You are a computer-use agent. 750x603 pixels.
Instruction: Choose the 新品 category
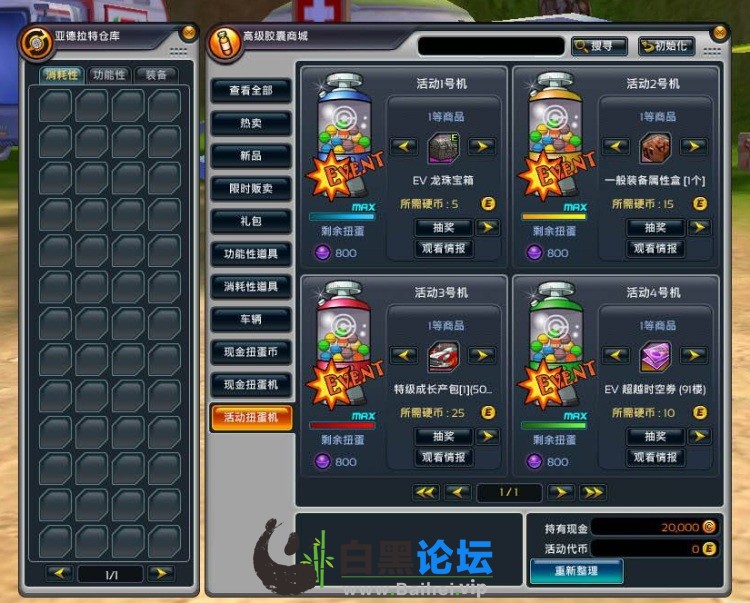coord(251,156)
